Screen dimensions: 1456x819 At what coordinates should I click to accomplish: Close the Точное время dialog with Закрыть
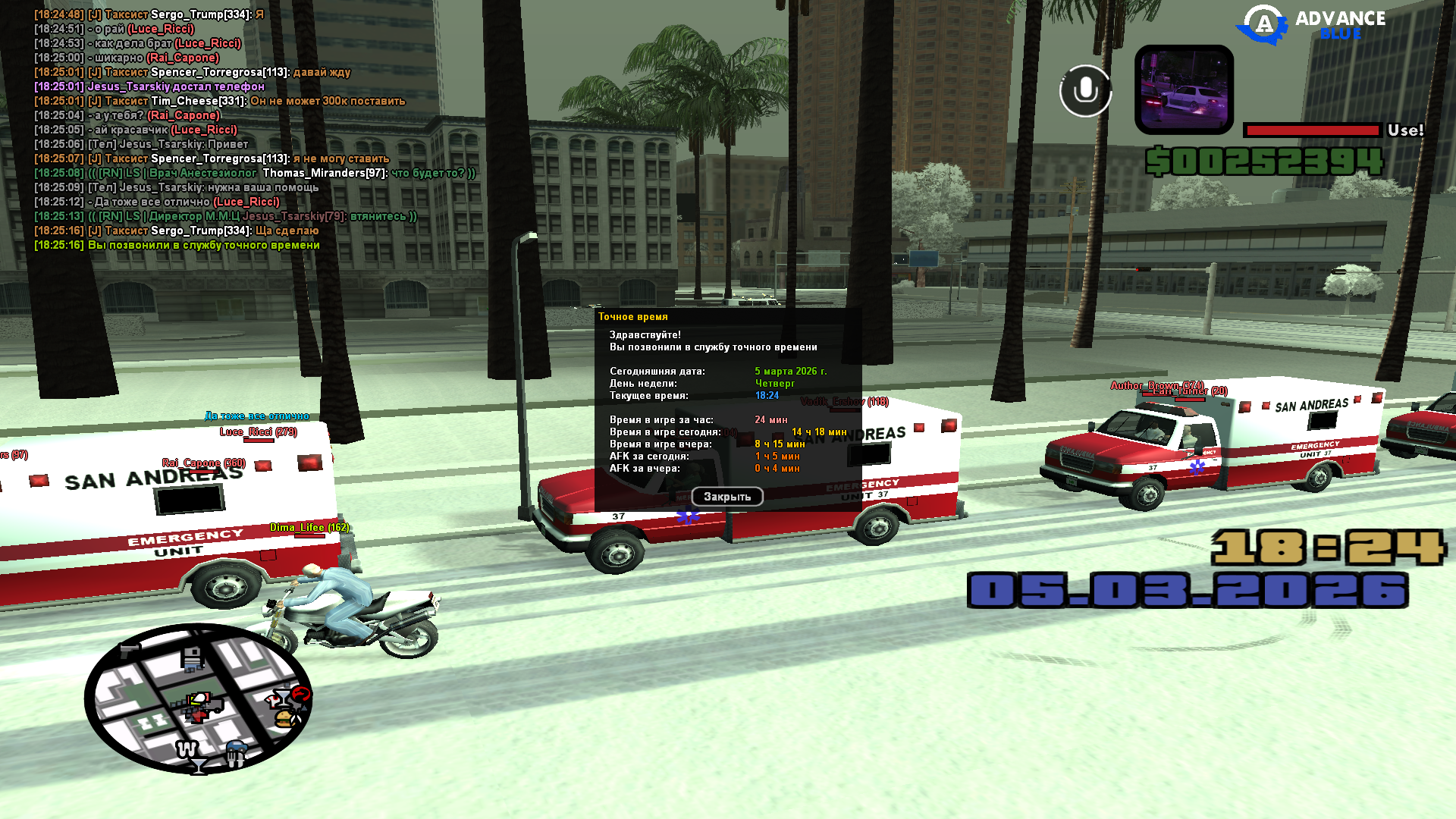pos(726,497)
